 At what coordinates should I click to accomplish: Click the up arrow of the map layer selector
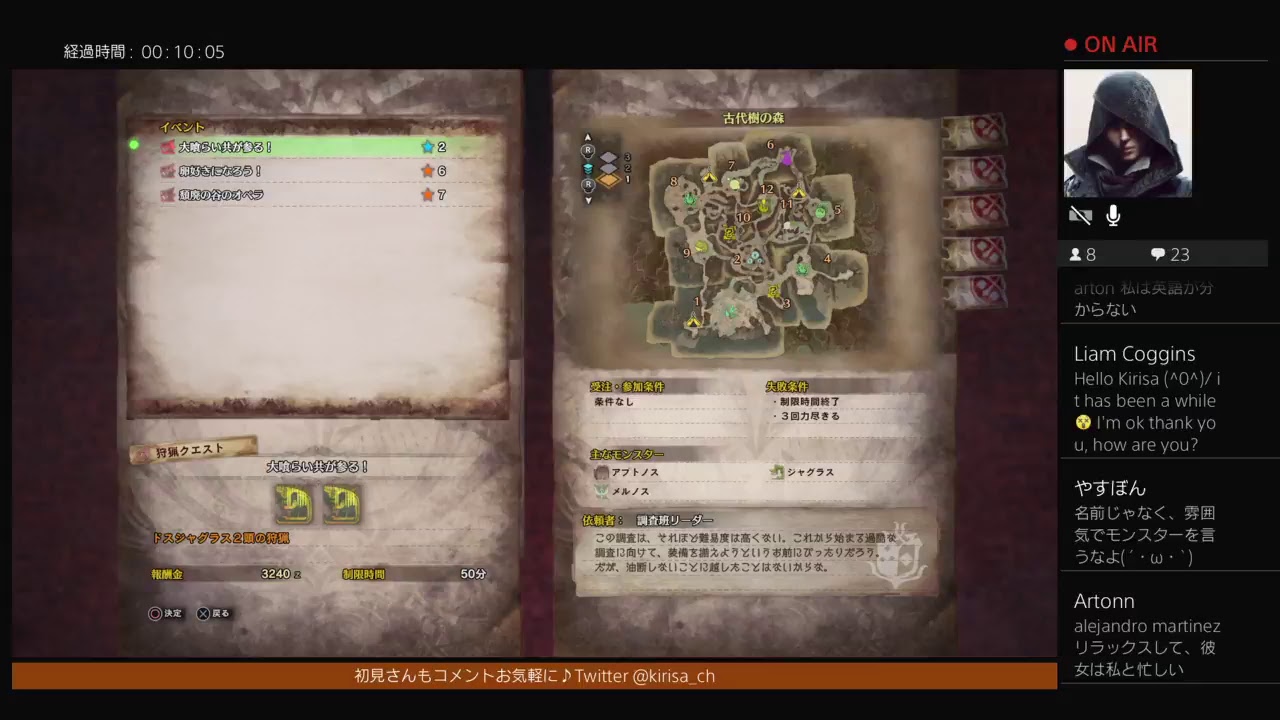tap(587, 137)
